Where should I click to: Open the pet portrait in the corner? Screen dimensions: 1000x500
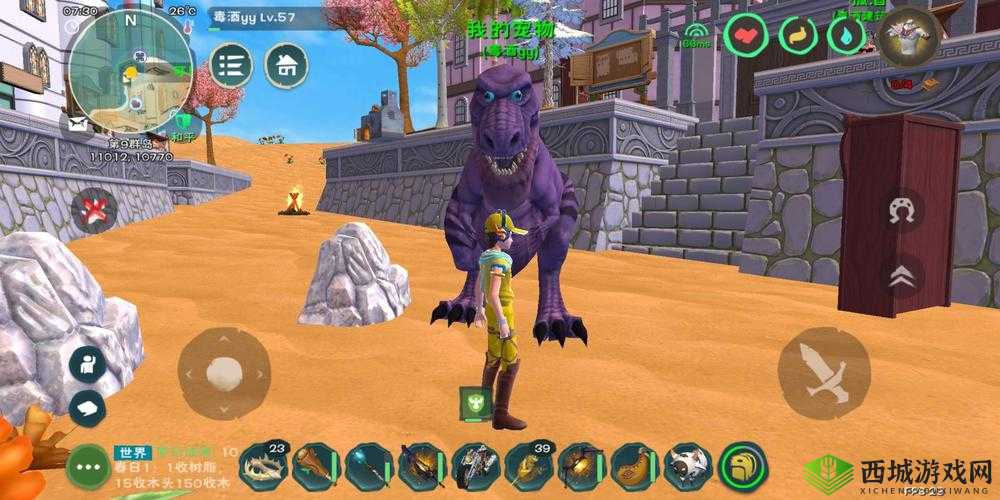(x=909, y=37)
